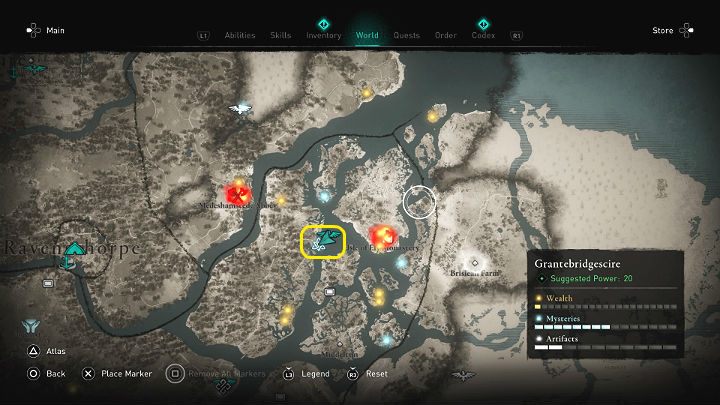Open the Order tab
This screenshot has width=720, height=405.
pos(446,36)
